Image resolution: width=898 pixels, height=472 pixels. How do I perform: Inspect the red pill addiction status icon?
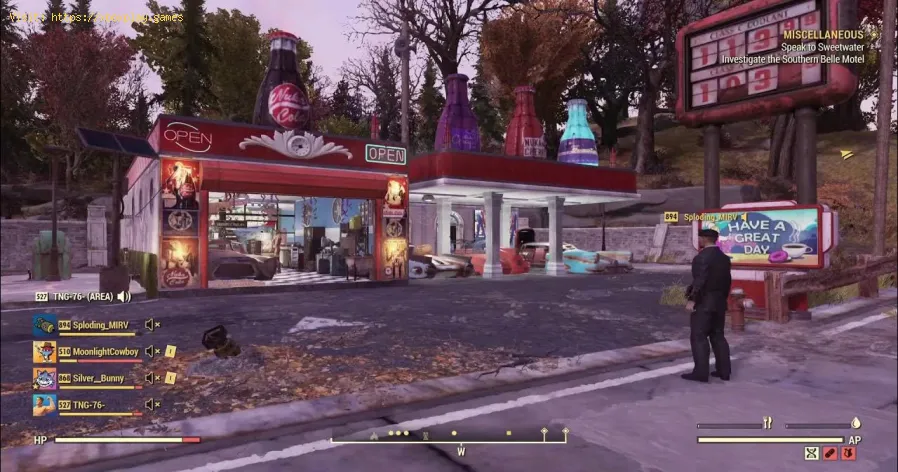(831, 454)
